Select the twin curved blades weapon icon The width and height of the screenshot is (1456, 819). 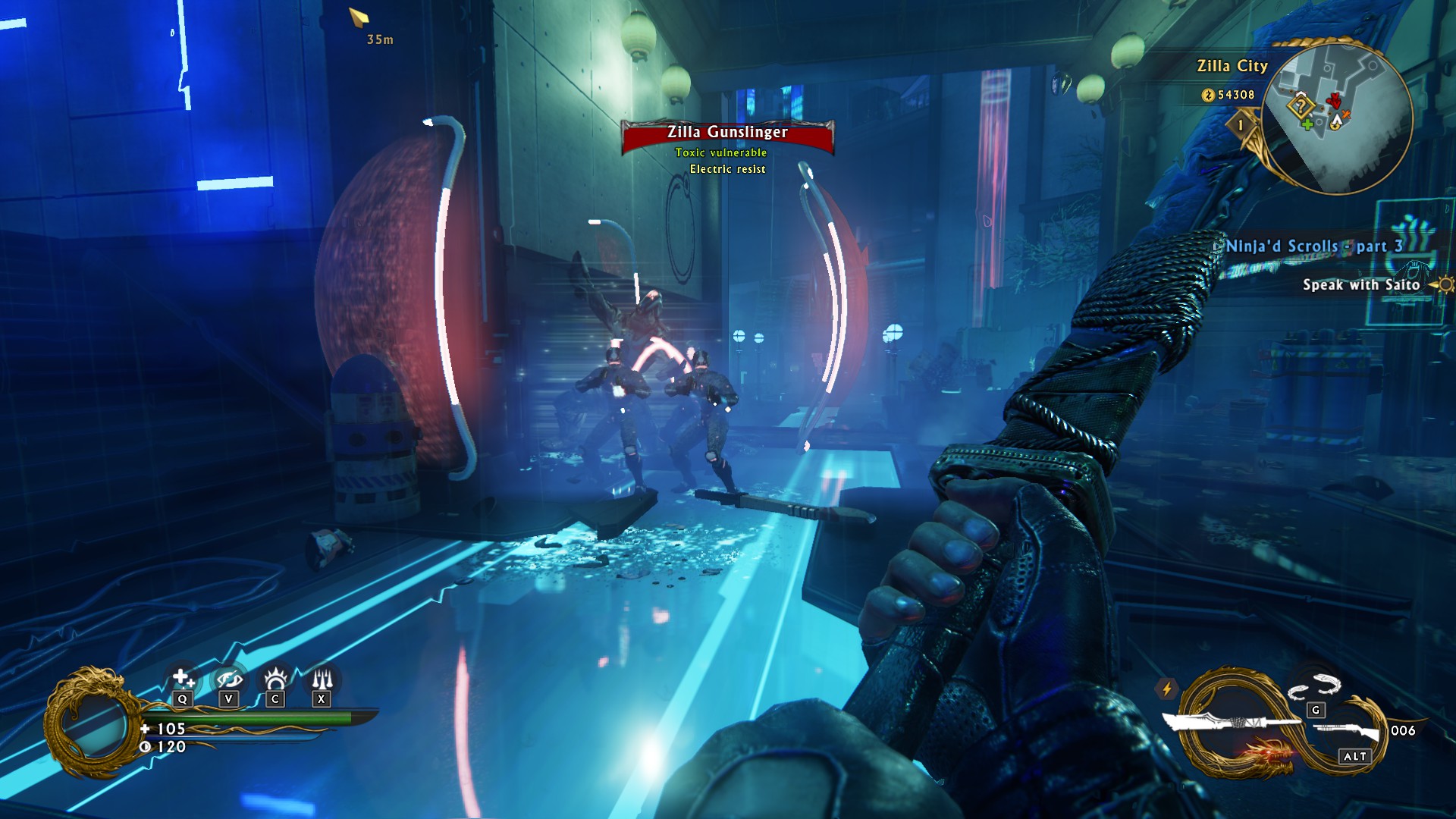(1314, 686)
